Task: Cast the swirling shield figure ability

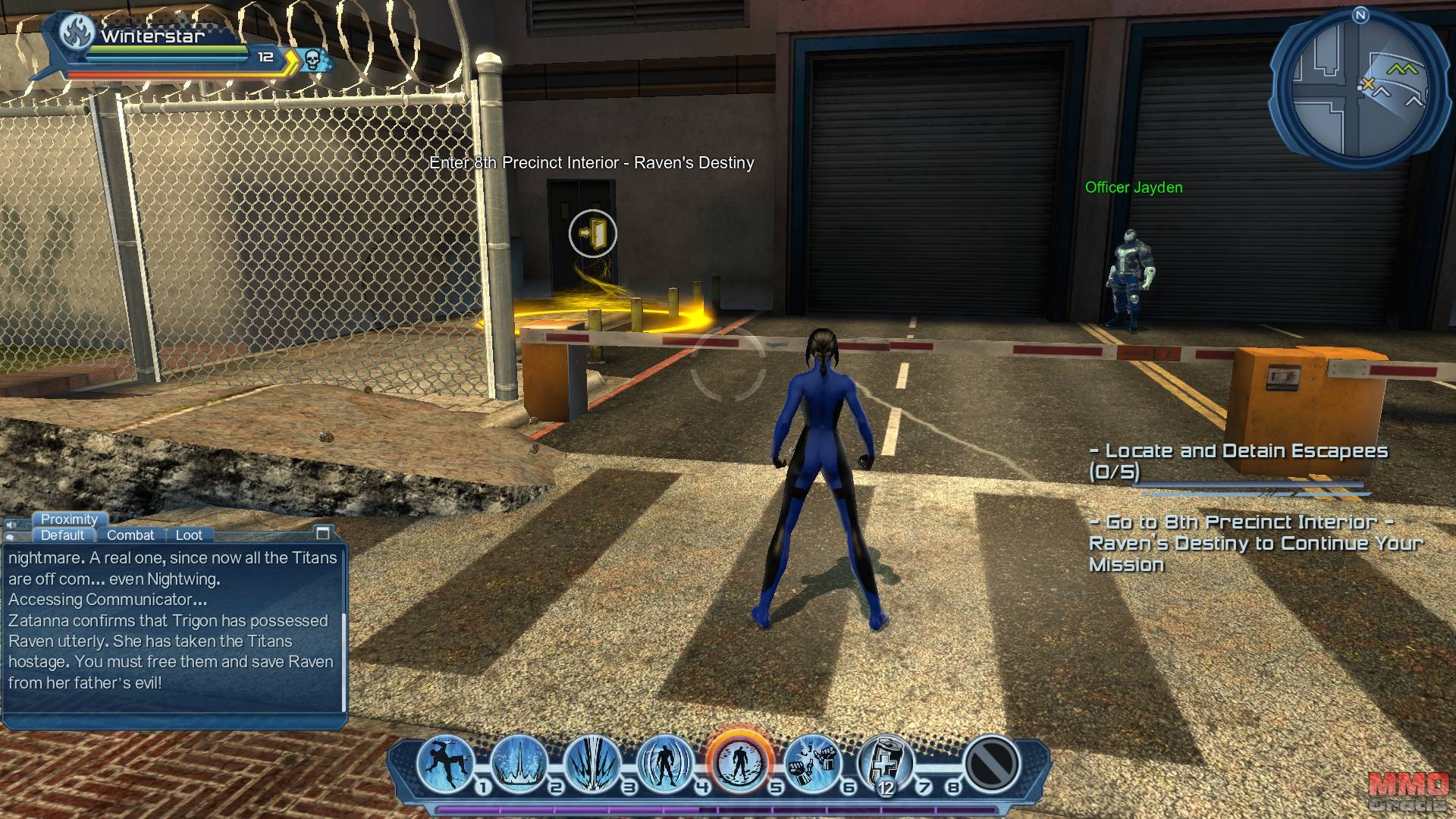Action: 665,761
